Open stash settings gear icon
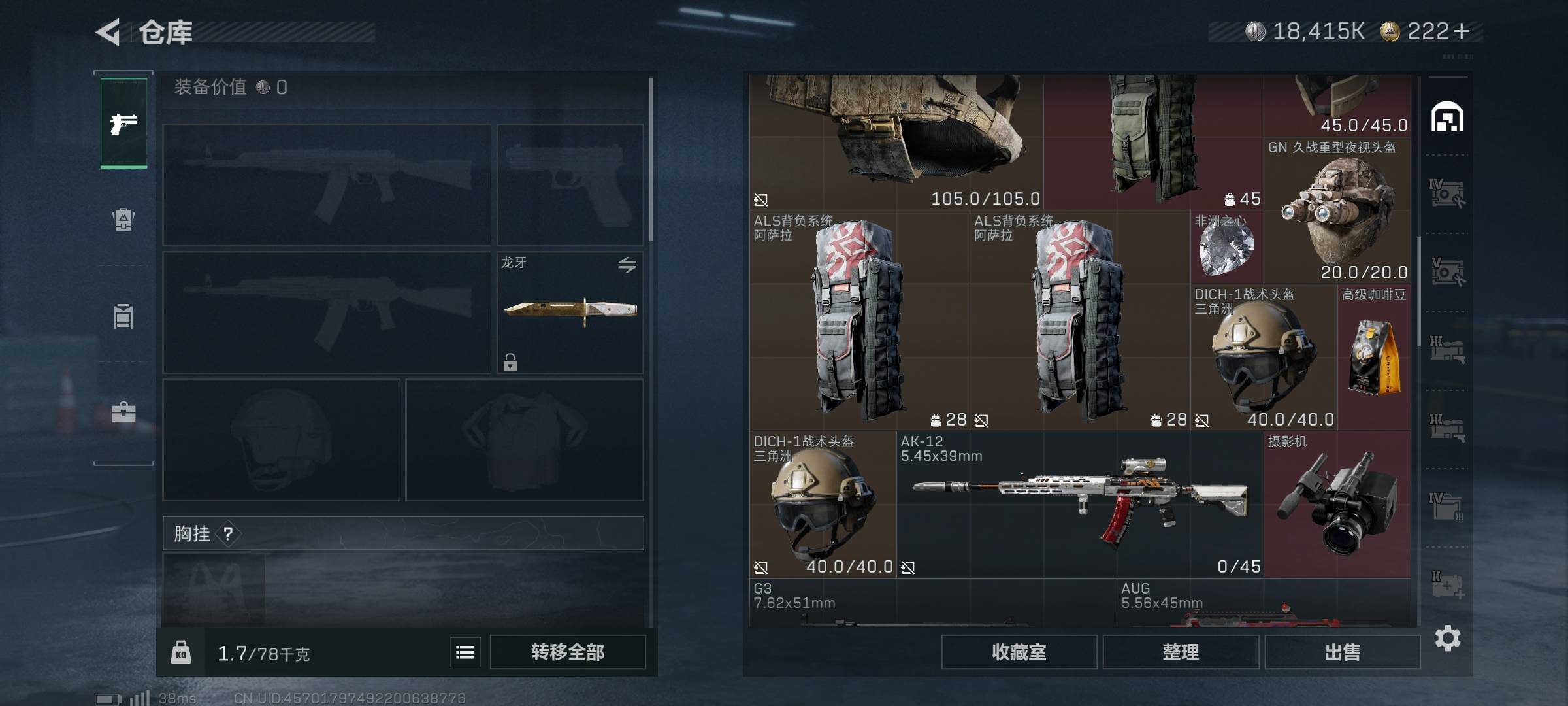The width and height of the screenshot is (1568, 706). (x=1447, y=638)
